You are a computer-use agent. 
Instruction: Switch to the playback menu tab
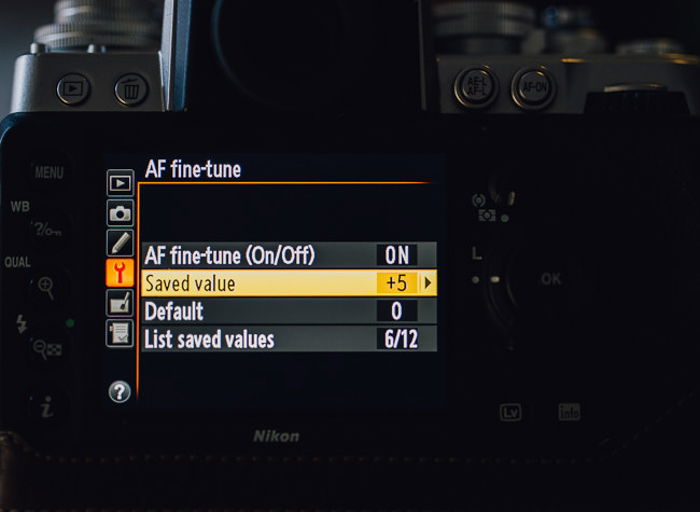click(x=120, y=183)
